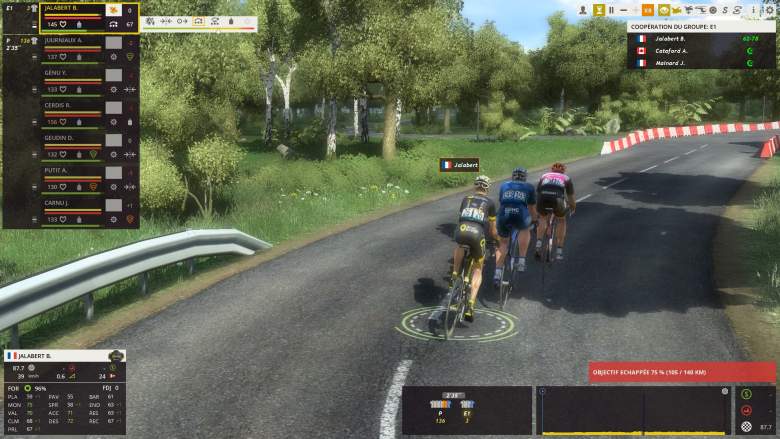
Task: Pause the race simulation
Action: pyautogui.click(x=611, y=10)
